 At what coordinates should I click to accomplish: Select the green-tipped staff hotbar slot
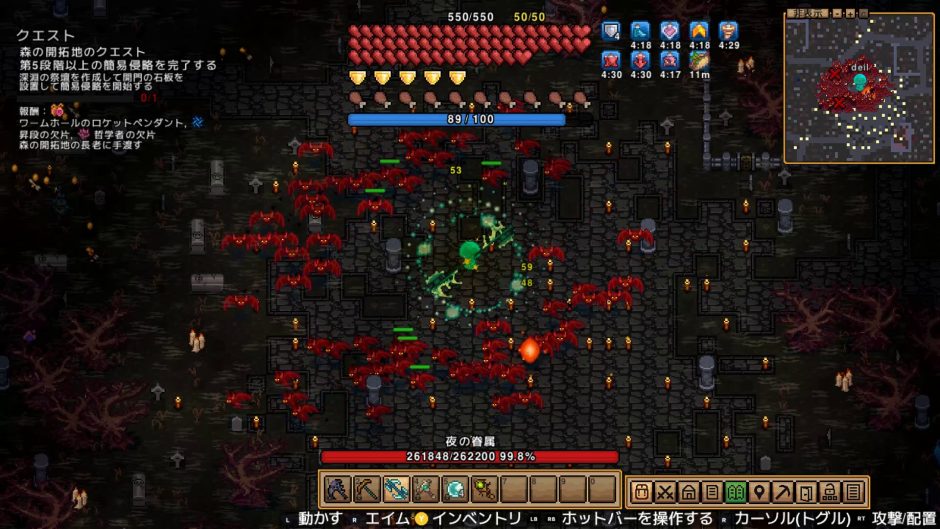click(x=485, y=490)
